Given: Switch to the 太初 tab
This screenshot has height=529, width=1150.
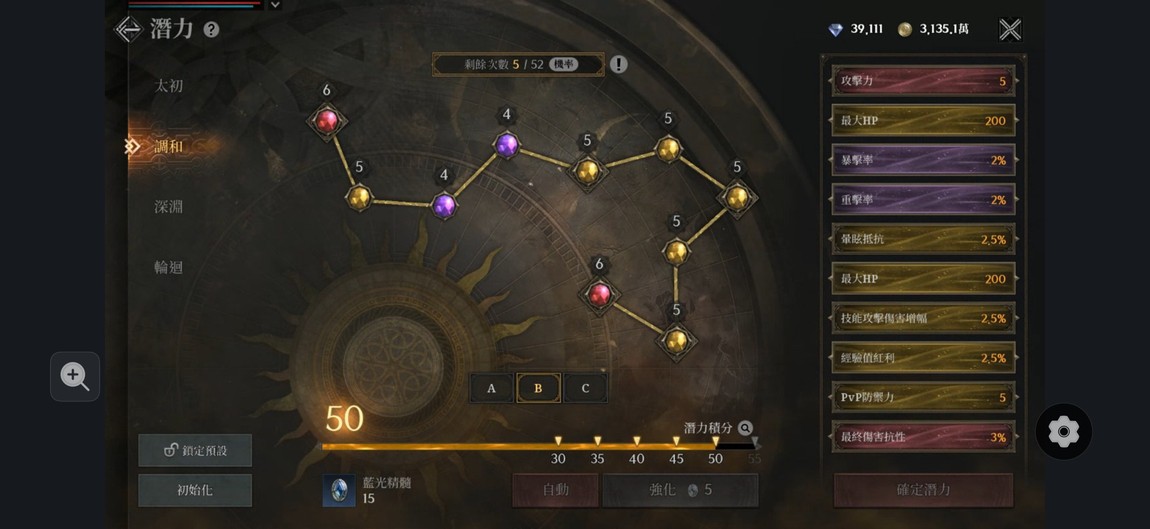Looking at the screenshot, I should (169, 86).
